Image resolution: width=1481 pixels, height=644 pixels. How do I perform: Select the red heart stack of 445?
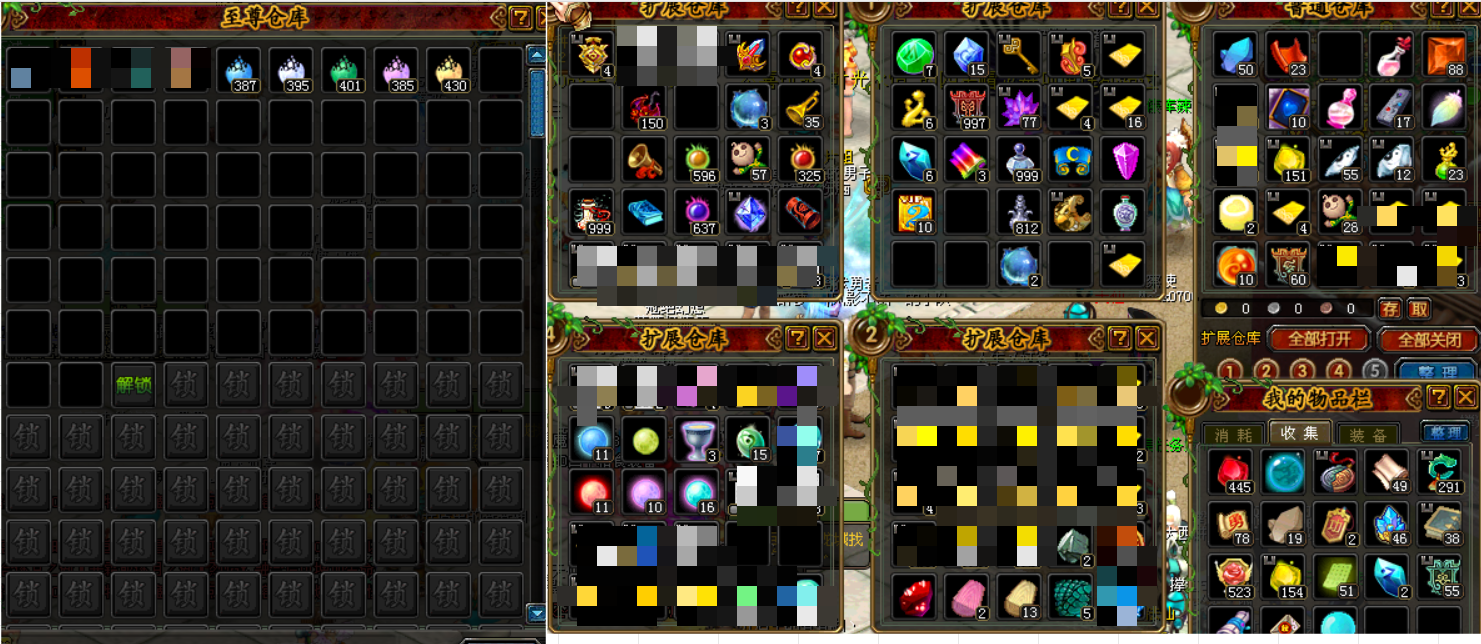1232,472
